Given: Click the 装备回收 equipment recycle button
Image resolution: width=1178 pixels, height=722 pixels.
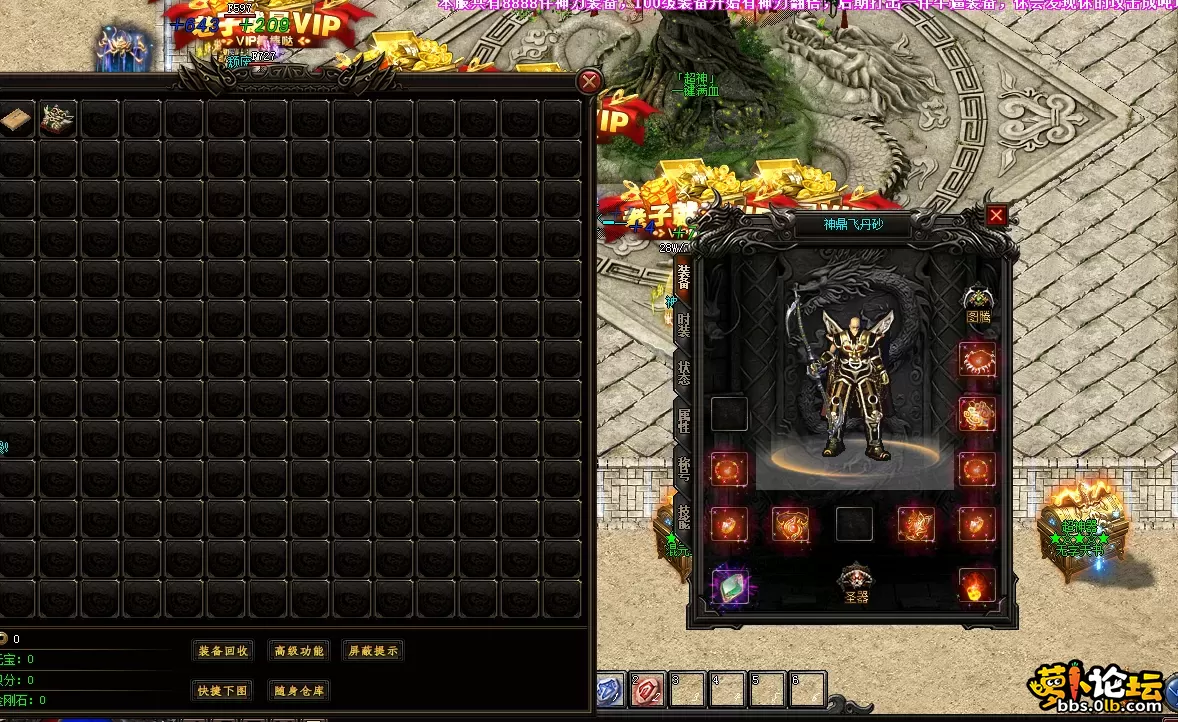Looking at the screenshot, I should pyautogui.click(x=223, y=651).
